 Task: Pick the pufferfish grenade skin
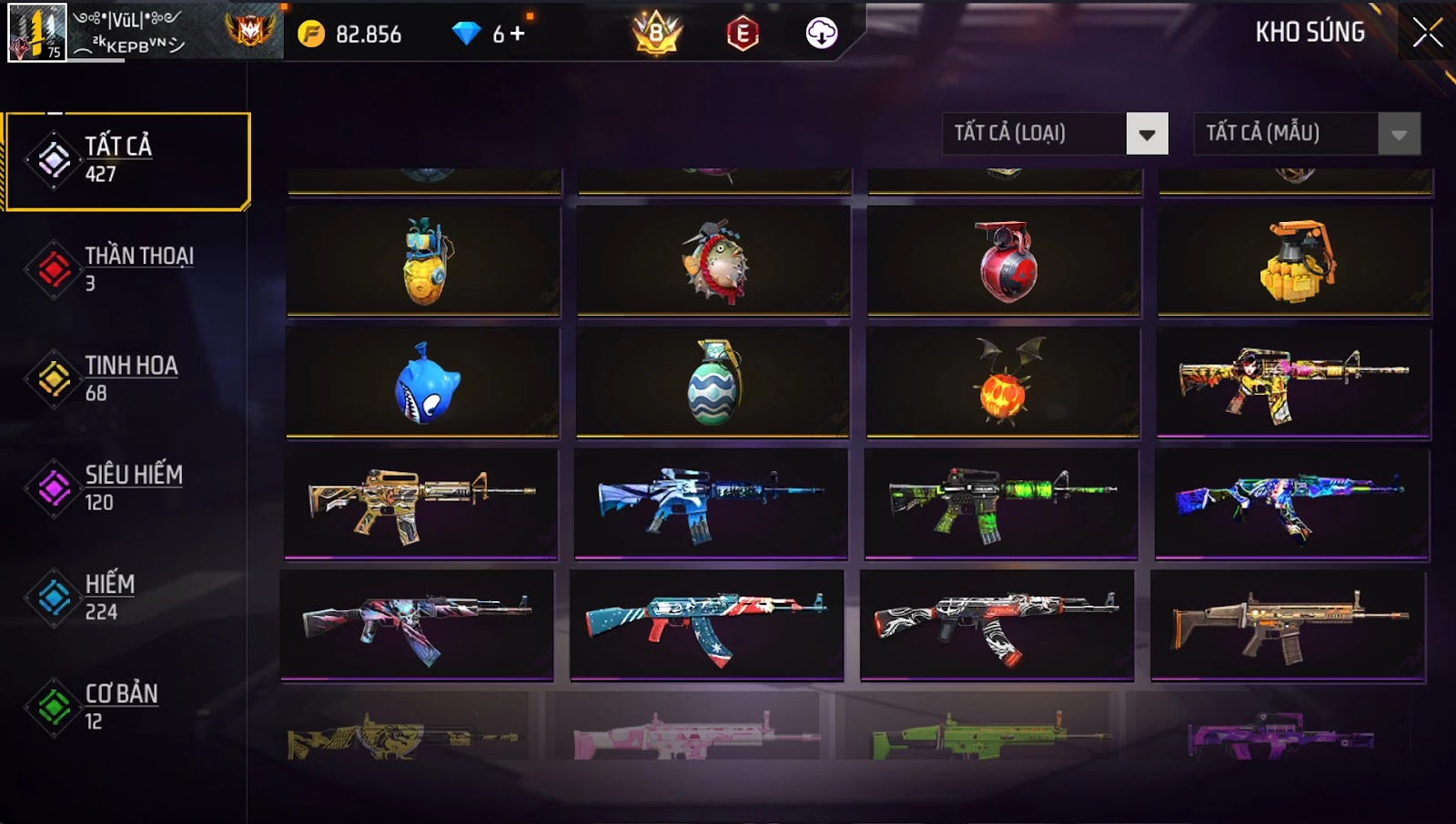click(x=714, y=261)
